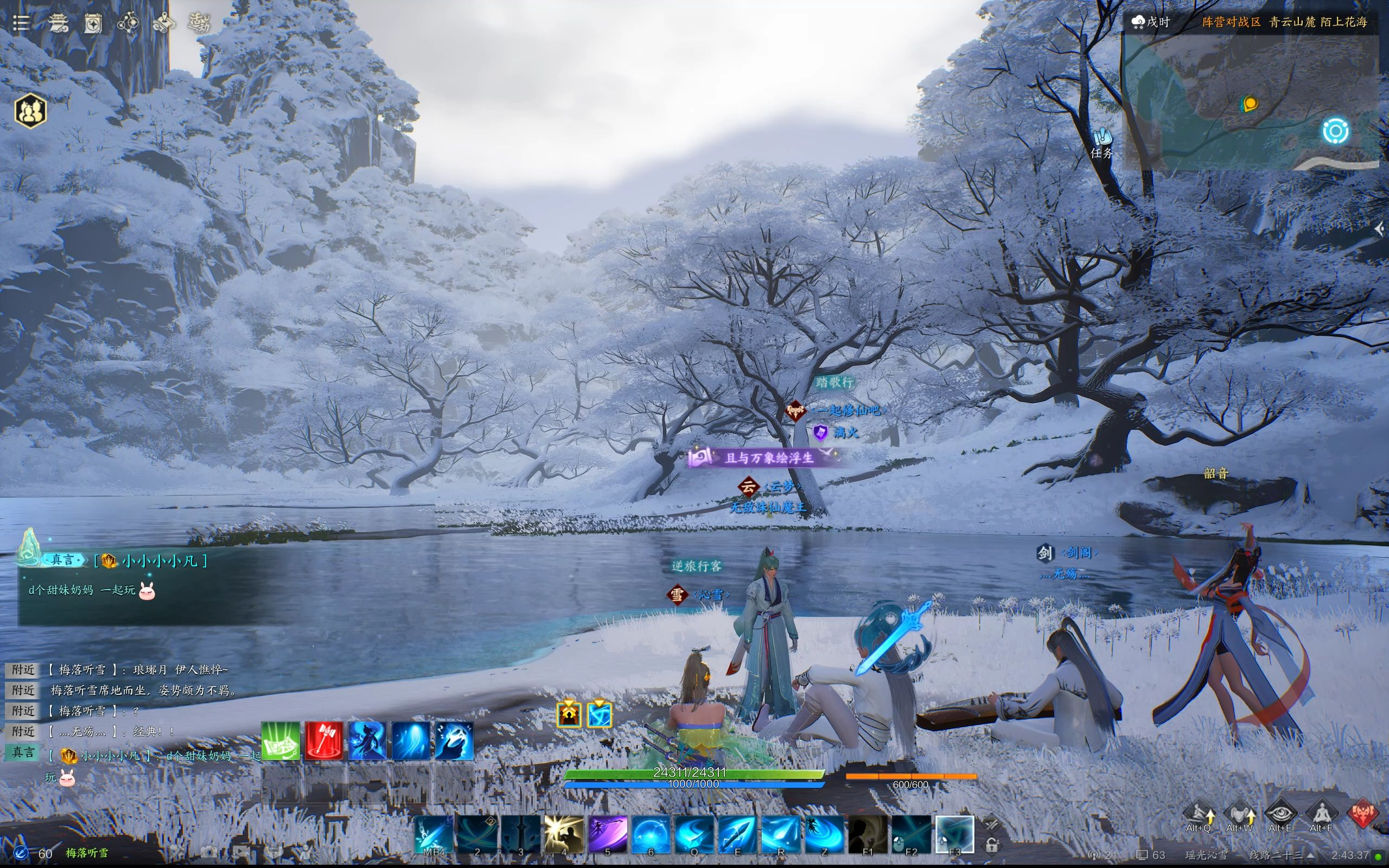Toggle the skill bar lock icon
Screen dimensions: 1389x868
click(x=991, y=845)
